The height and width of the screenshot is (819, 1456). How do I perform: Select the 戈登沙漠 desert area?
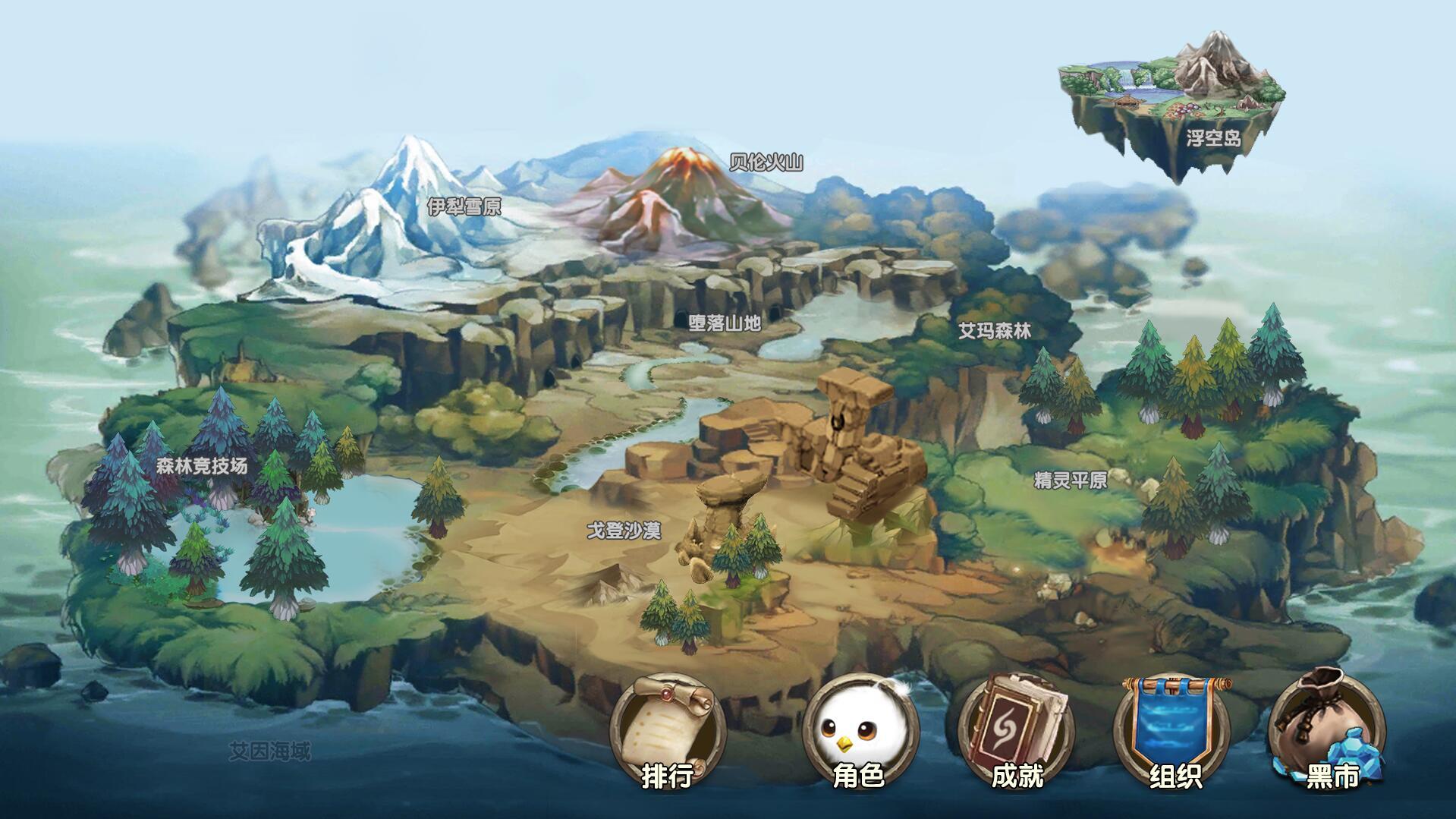(x=624, y=531)
